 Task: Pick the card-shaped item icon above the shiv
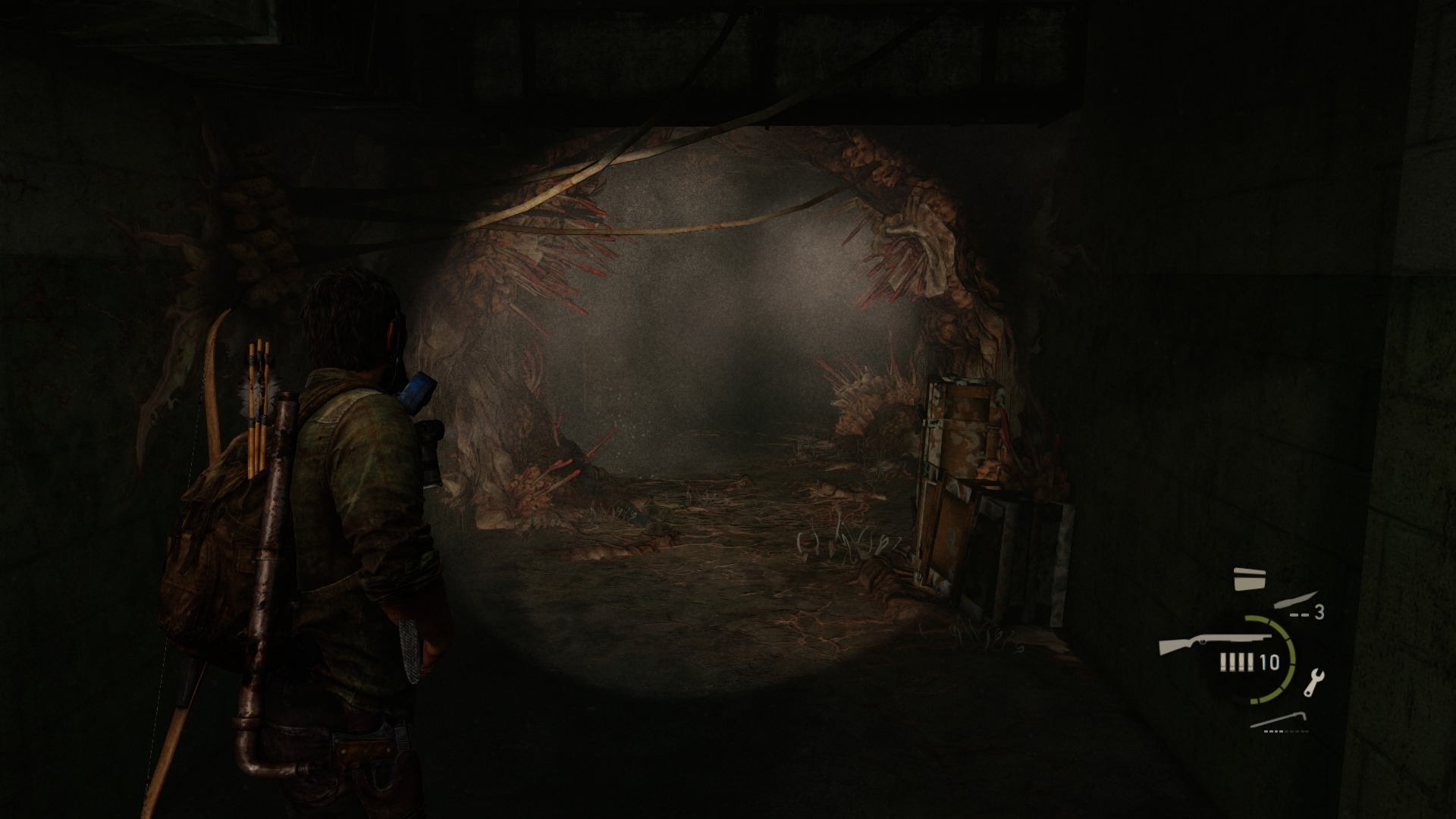[1249, 578]
